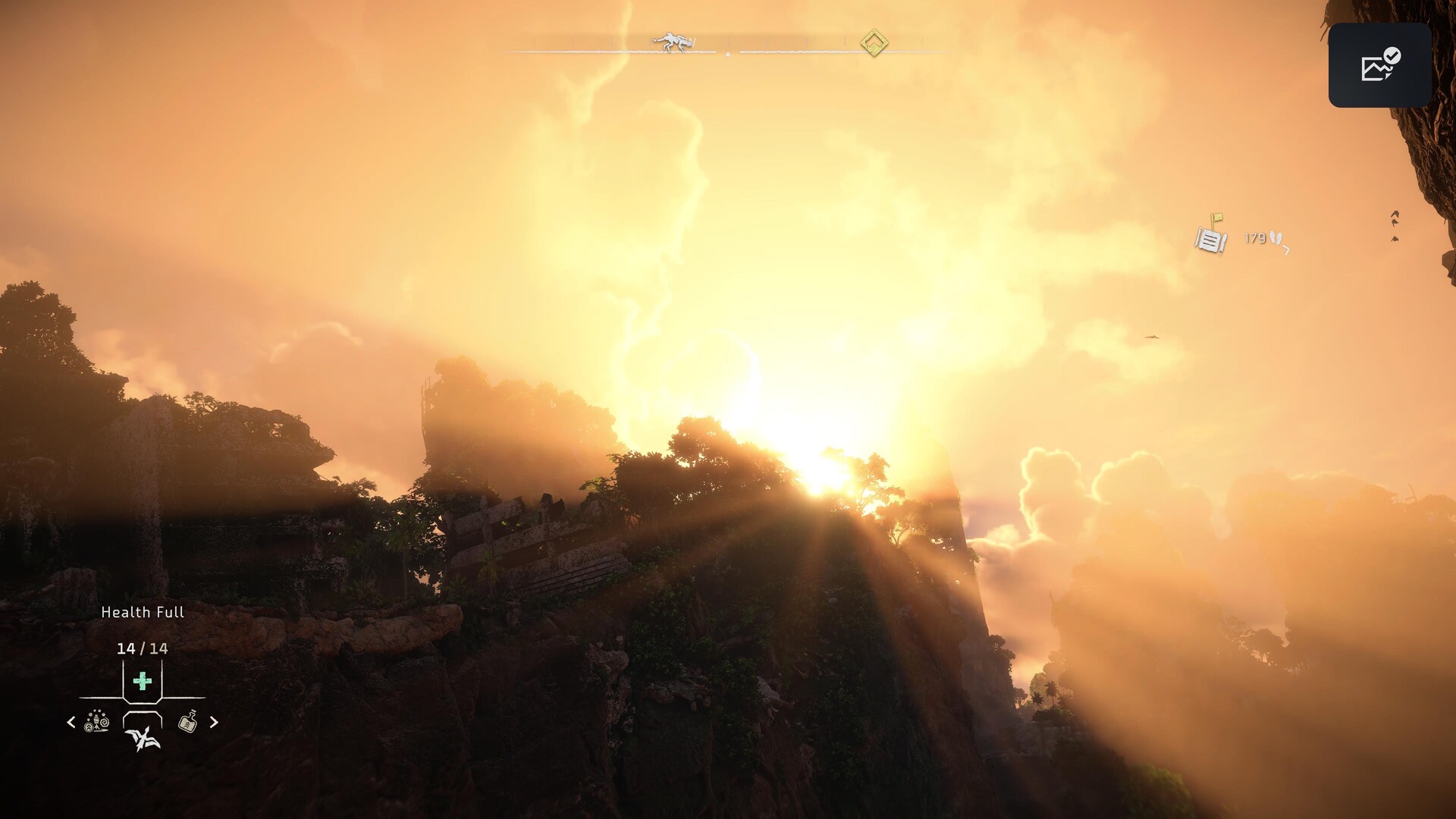The height and width of the screenshot is (819, 1456).
Task: Click the machine silhouette marker on compass
Action: click(x=674, y=42)
